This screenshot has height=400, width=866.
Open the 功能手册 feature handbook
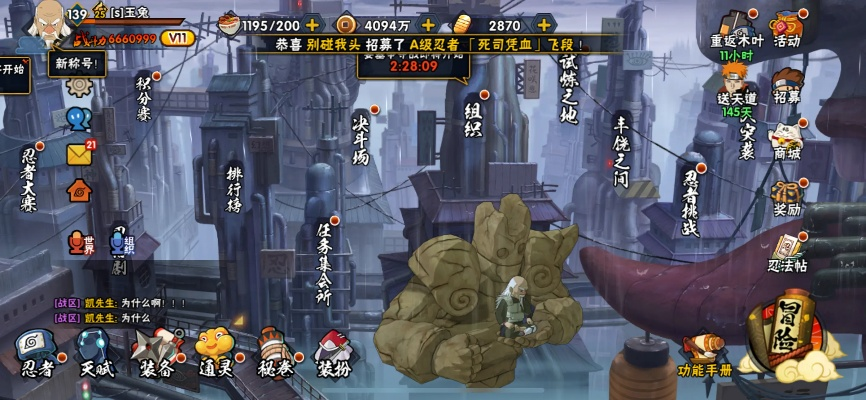point(704,355)
